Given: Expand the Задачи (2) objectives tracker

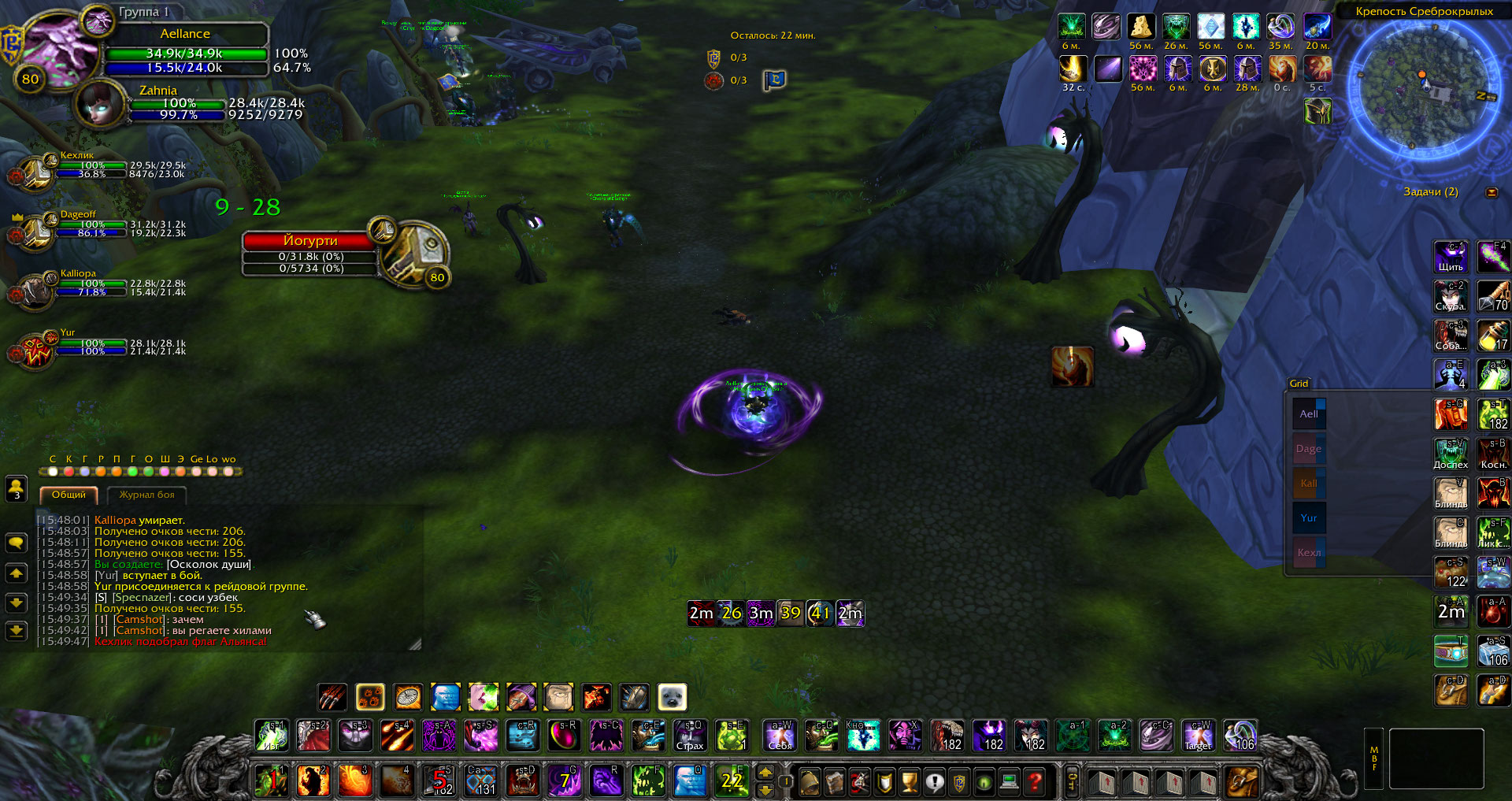Looking at the screenshot, I should click(x=1492, y=192).
